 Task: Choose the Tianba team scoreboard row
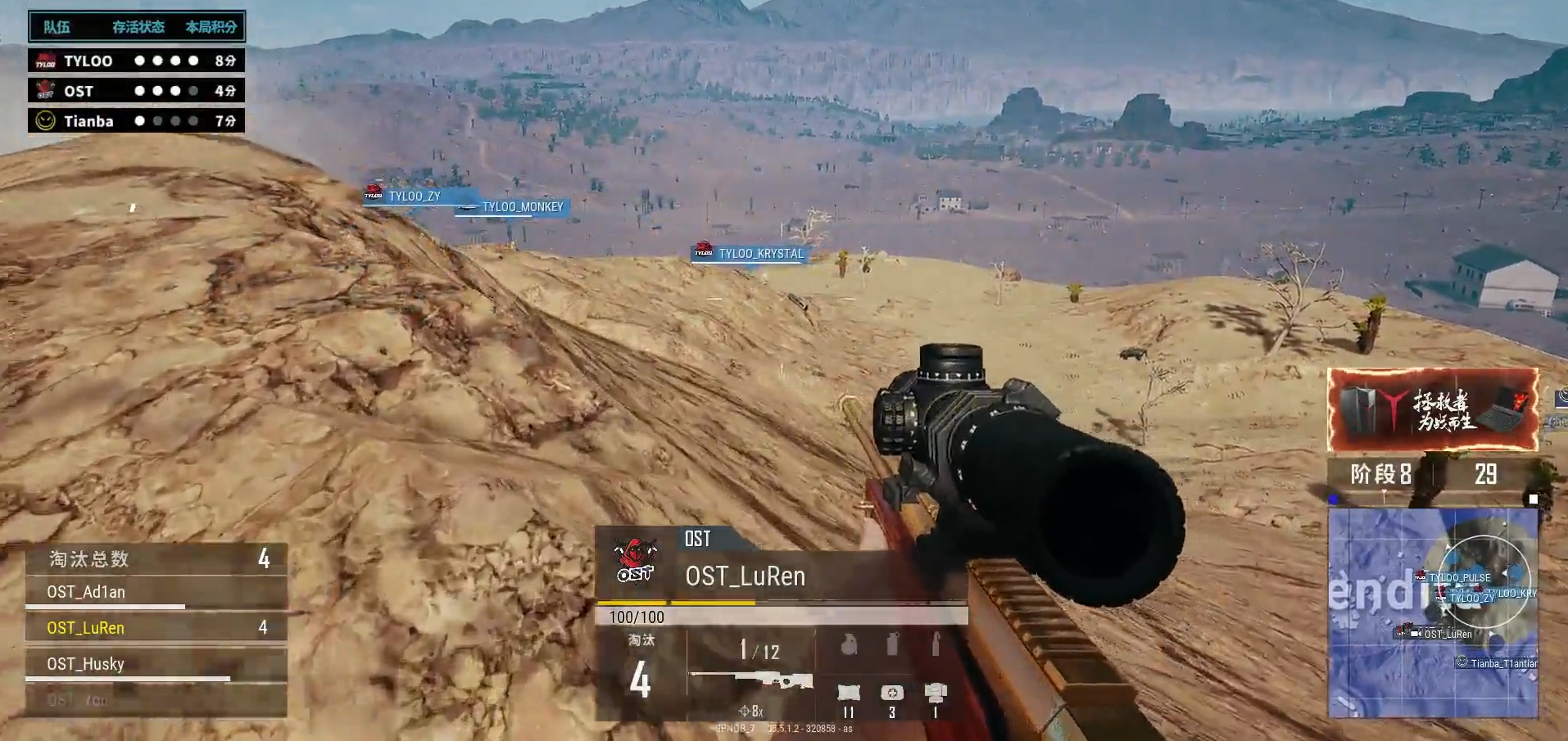click(x=136, y=121)
